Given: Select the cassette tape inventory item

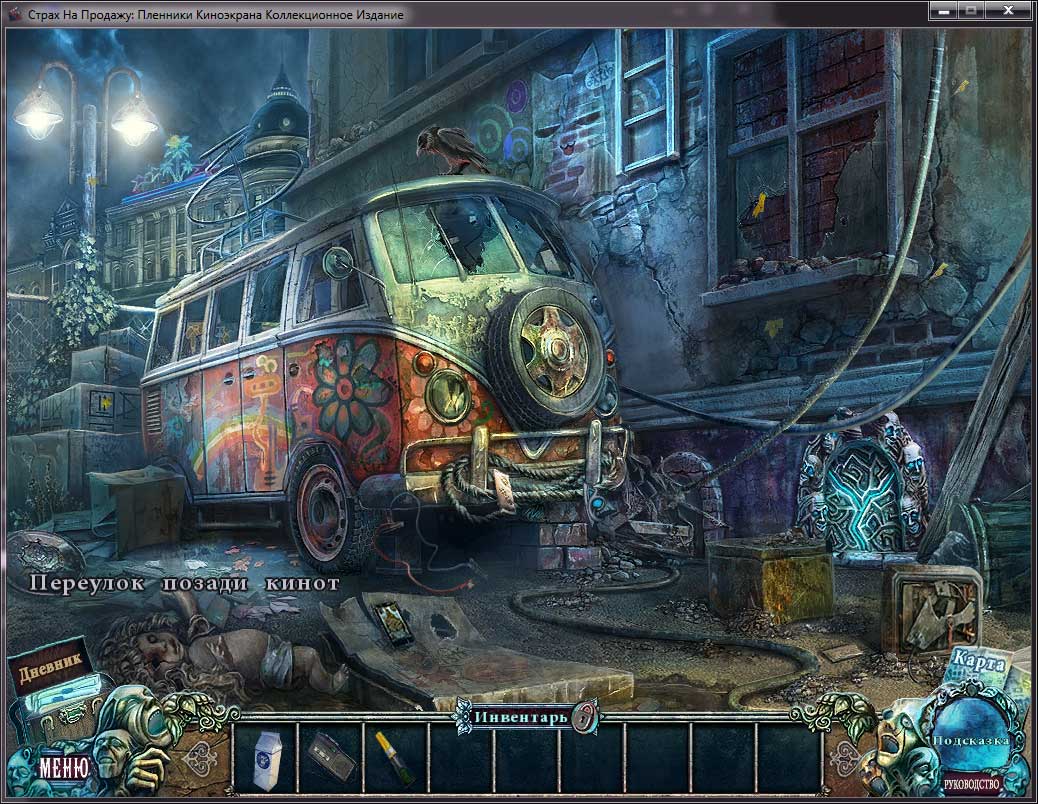Looking at the screenshot, I should point(329,753).
